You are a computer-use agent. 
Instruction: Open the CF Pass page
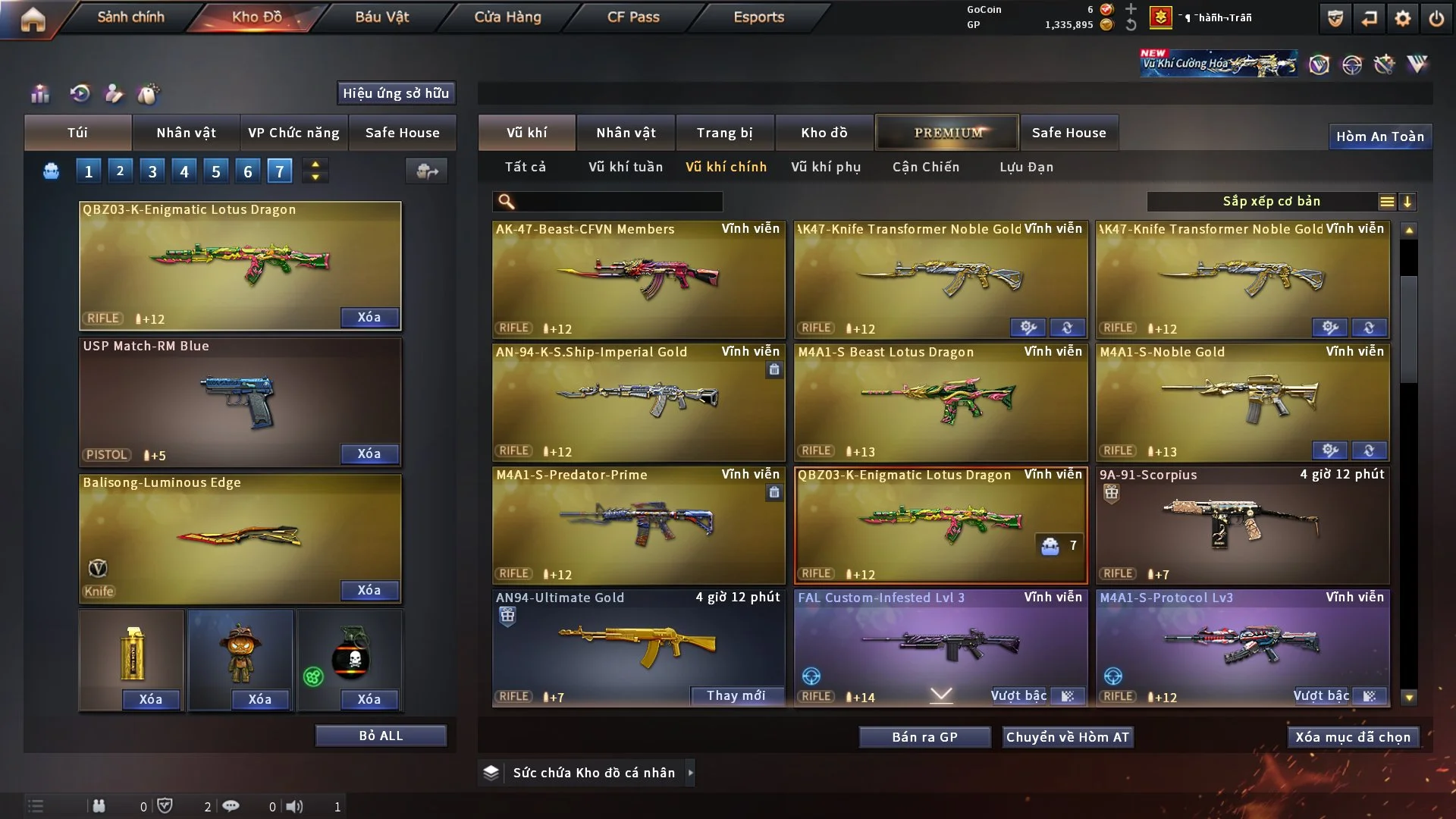coord(633,17)
